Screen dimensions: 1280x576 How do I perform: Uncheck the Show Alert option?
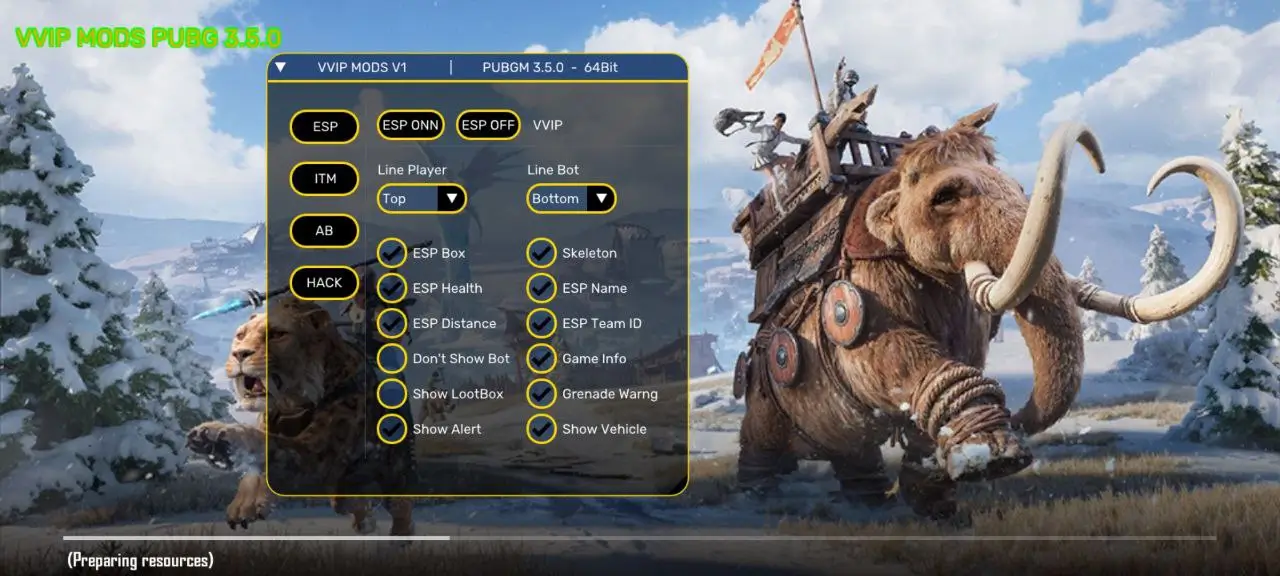392,429
